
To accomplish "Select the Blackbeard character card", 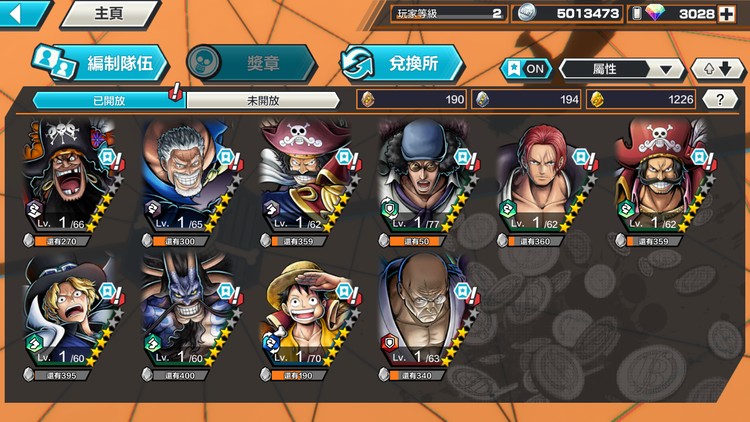I will point(66,182).
